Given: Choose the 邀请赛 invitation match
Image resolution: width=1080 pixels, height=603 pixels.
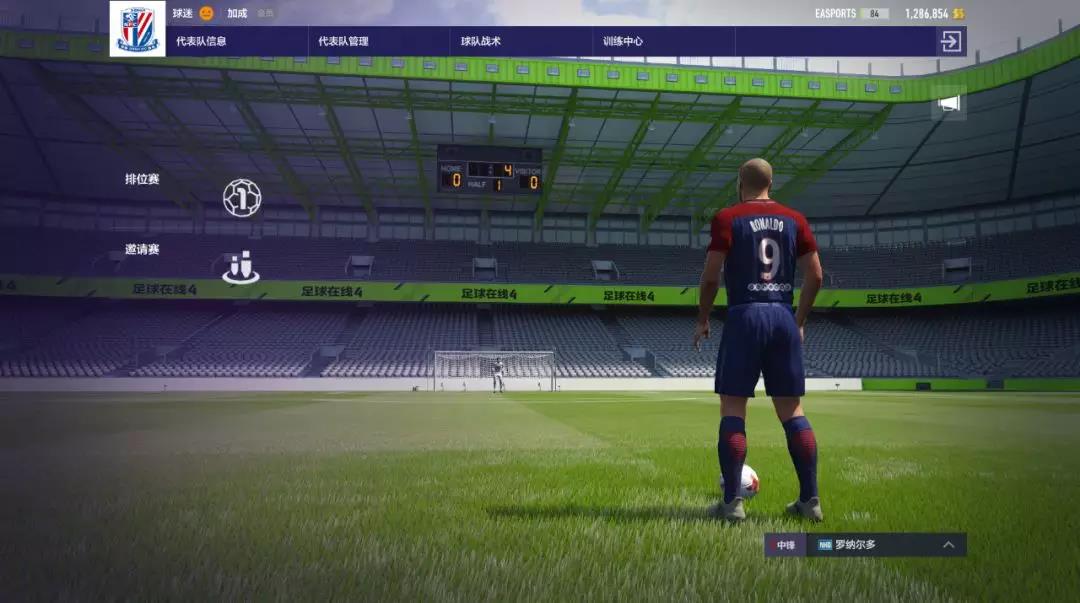Looking at the screenshot, I should [x=142, y=249].
